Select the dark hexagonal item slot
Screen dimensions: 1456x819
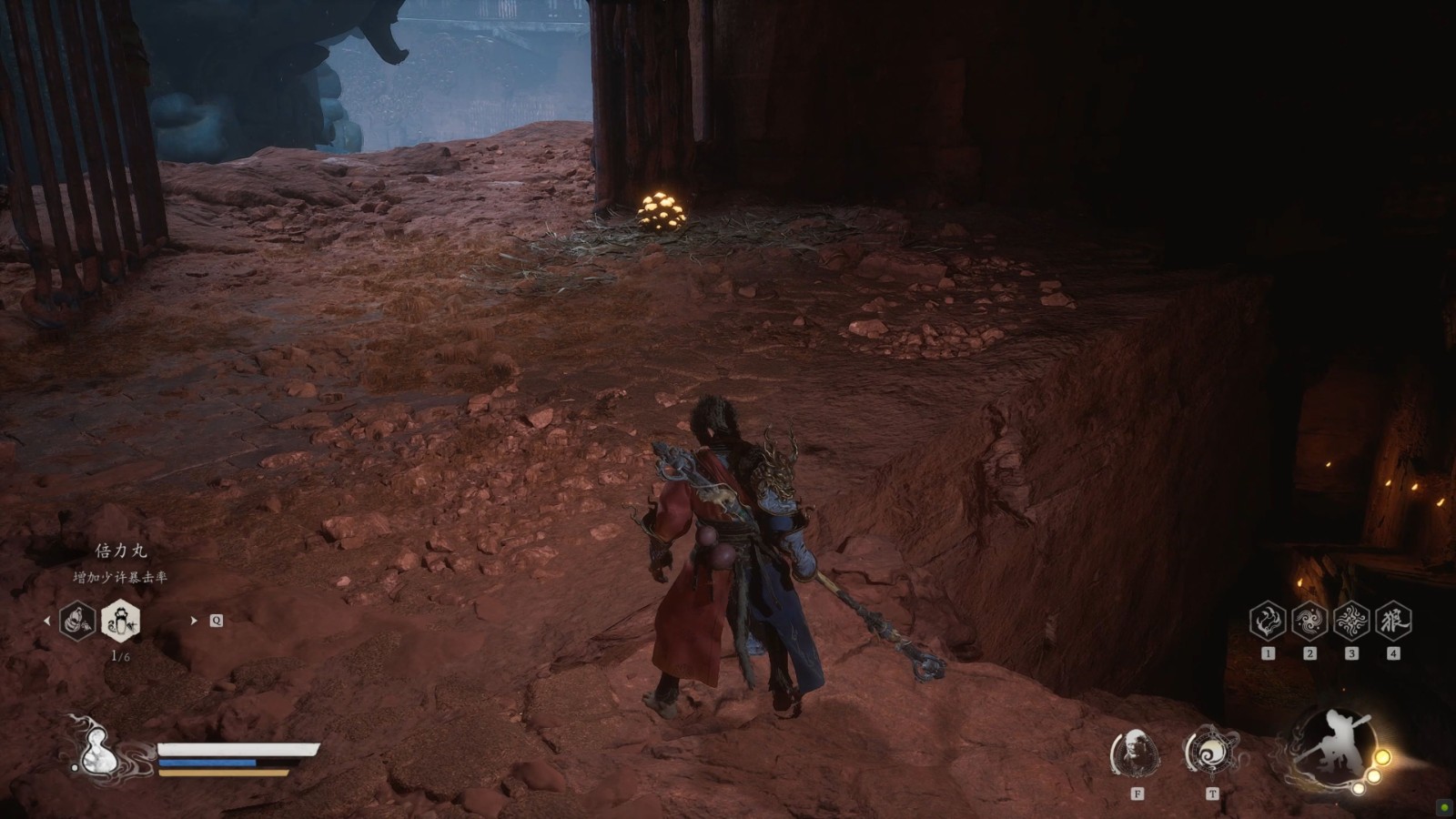pyautogui.click(x=78, y=621)
